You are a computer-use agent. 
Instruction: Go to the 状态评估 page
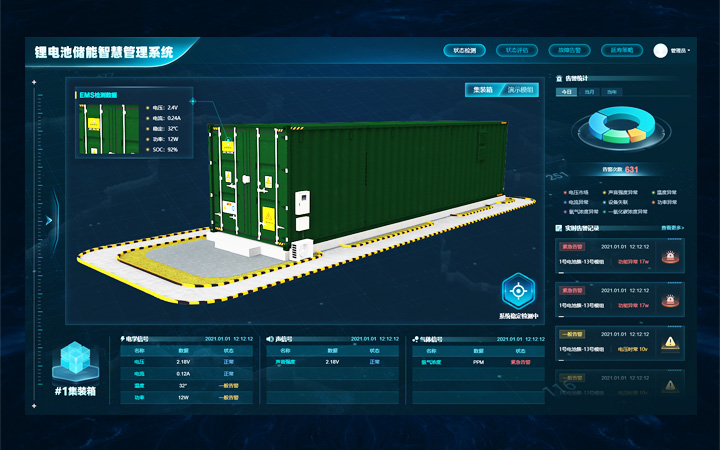517,49
